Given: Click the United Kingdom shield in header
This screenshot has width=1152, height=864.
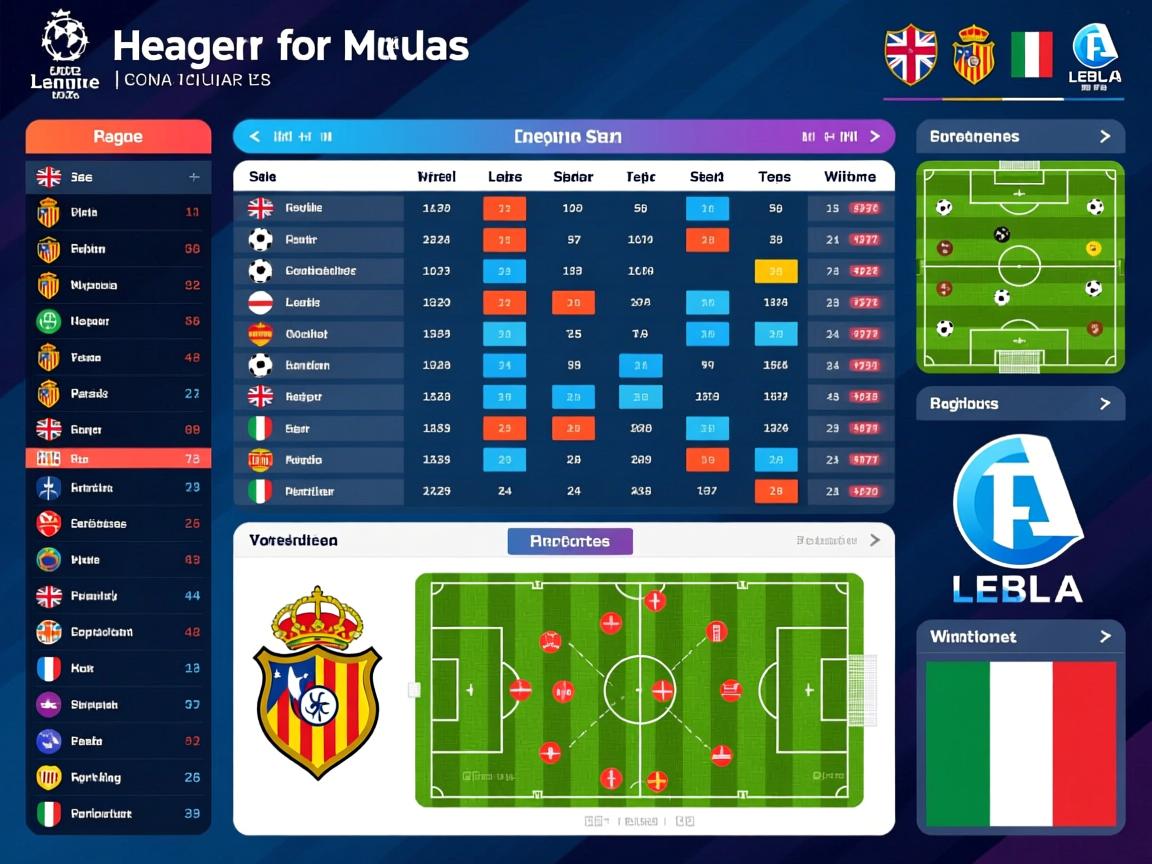Looking at the screenshot, I should coord(910,54).
